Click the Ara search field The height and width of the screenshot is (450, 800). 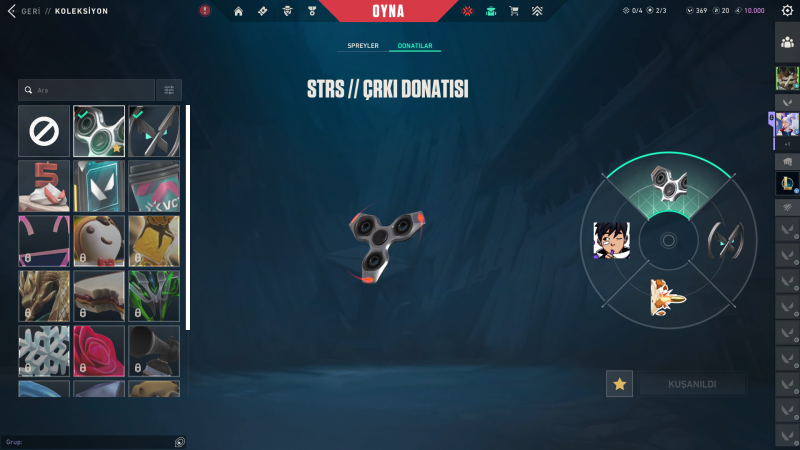(90, 90)
